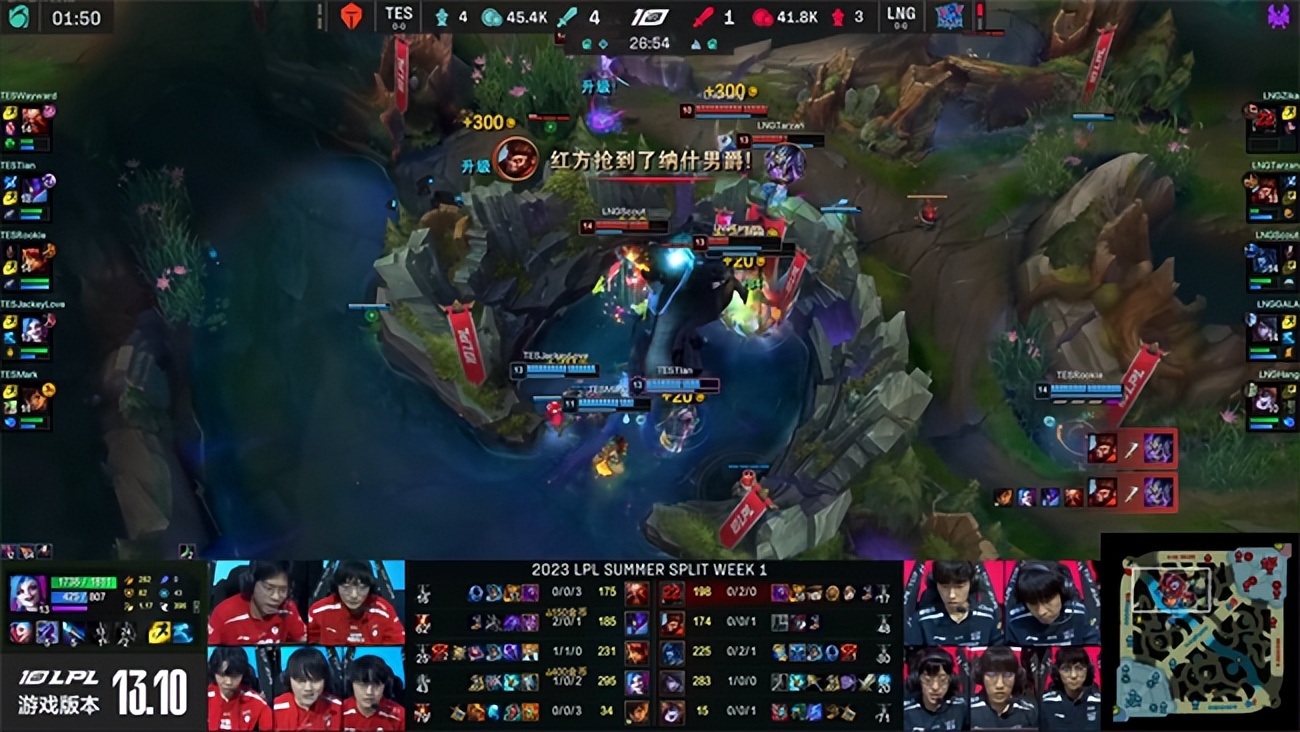The height and width of the screenshot is (732, 1300).
Task: Open the minimap in the bottom-right corner
Action: click(1200, 635)
